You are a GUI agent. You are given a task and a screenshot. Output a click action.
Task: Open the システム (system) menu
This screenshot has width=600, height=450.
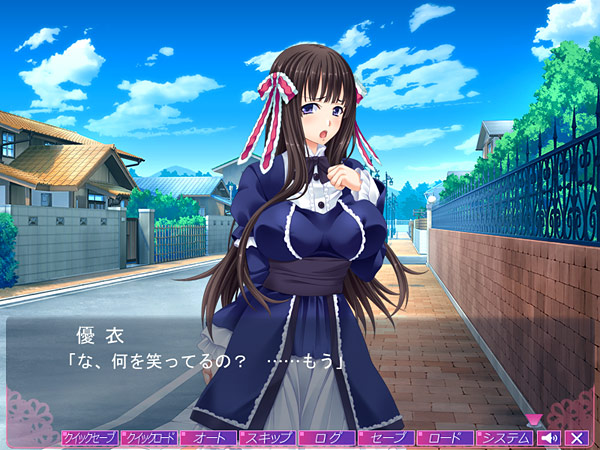(503, 438)
